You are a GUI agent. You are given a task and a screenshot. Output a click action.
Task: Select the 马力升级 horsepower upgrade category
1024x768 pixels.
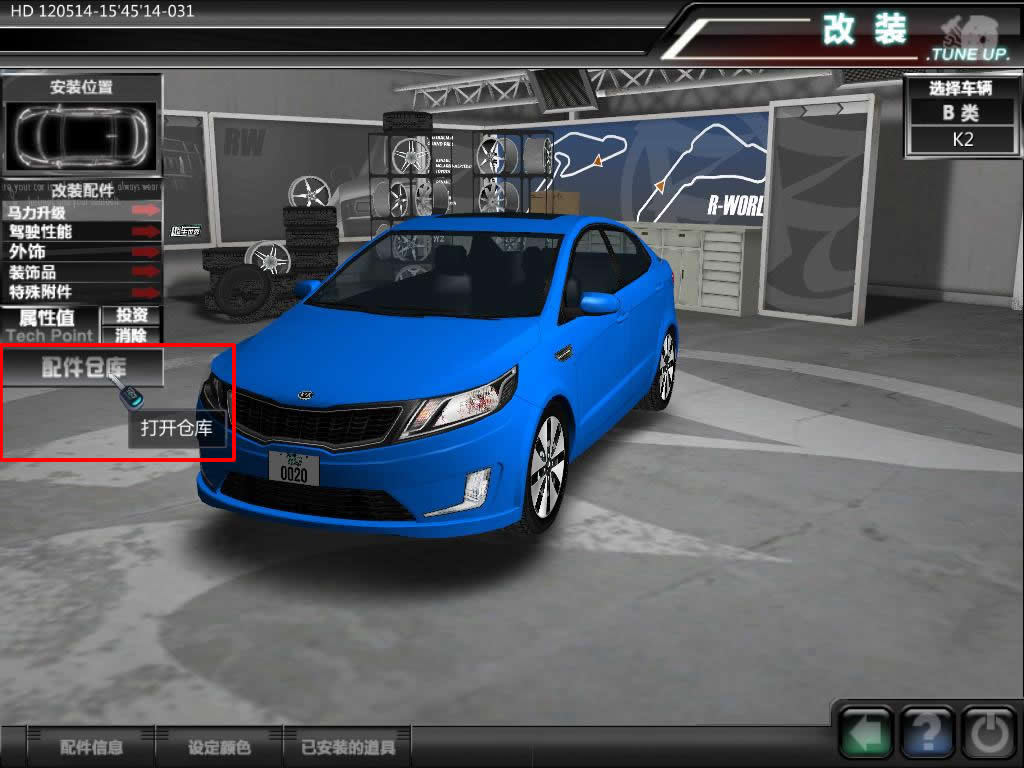click(x=82, y=211)
